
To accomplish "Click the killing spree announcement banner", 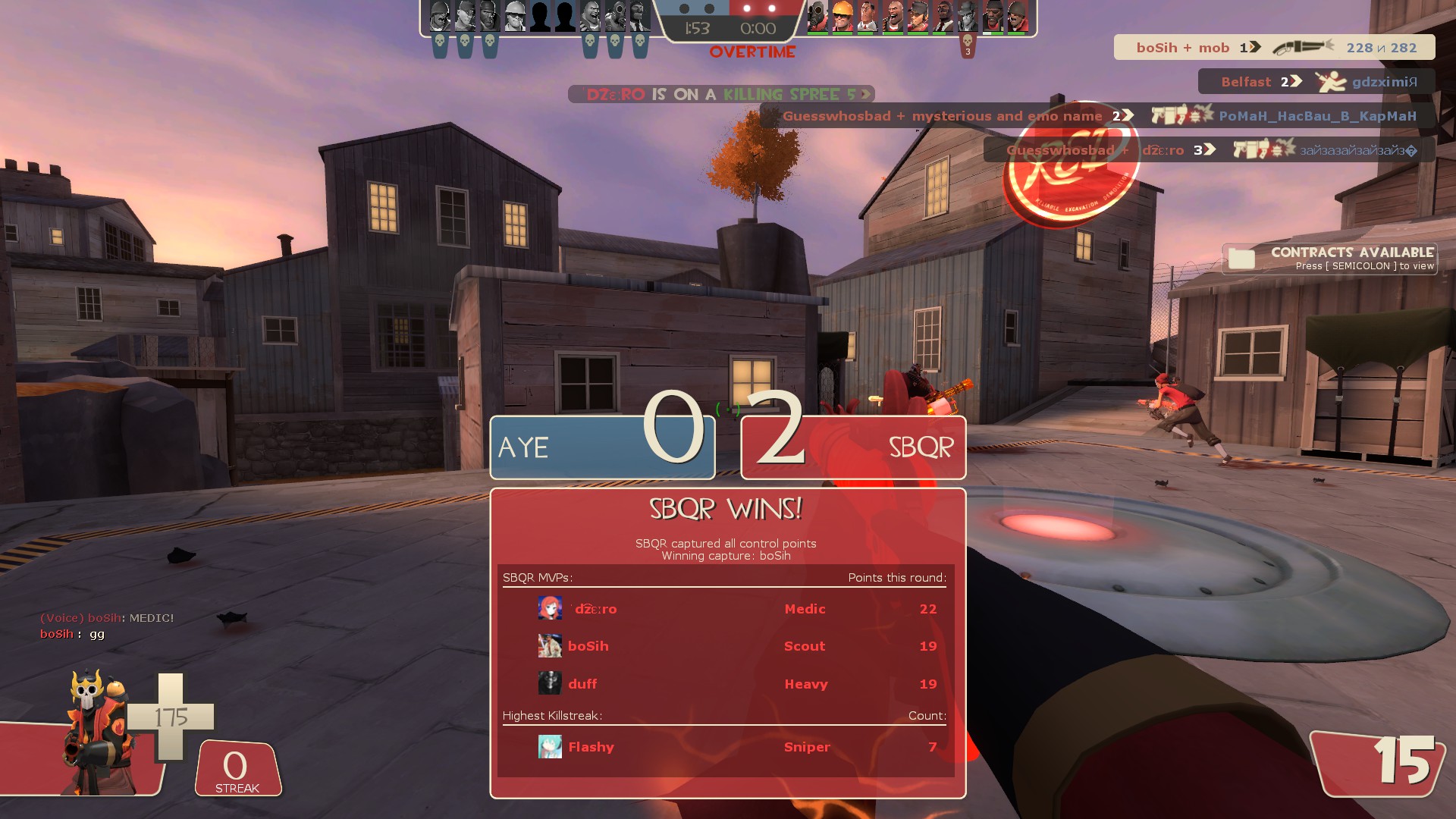I will [x=721, y=94].
